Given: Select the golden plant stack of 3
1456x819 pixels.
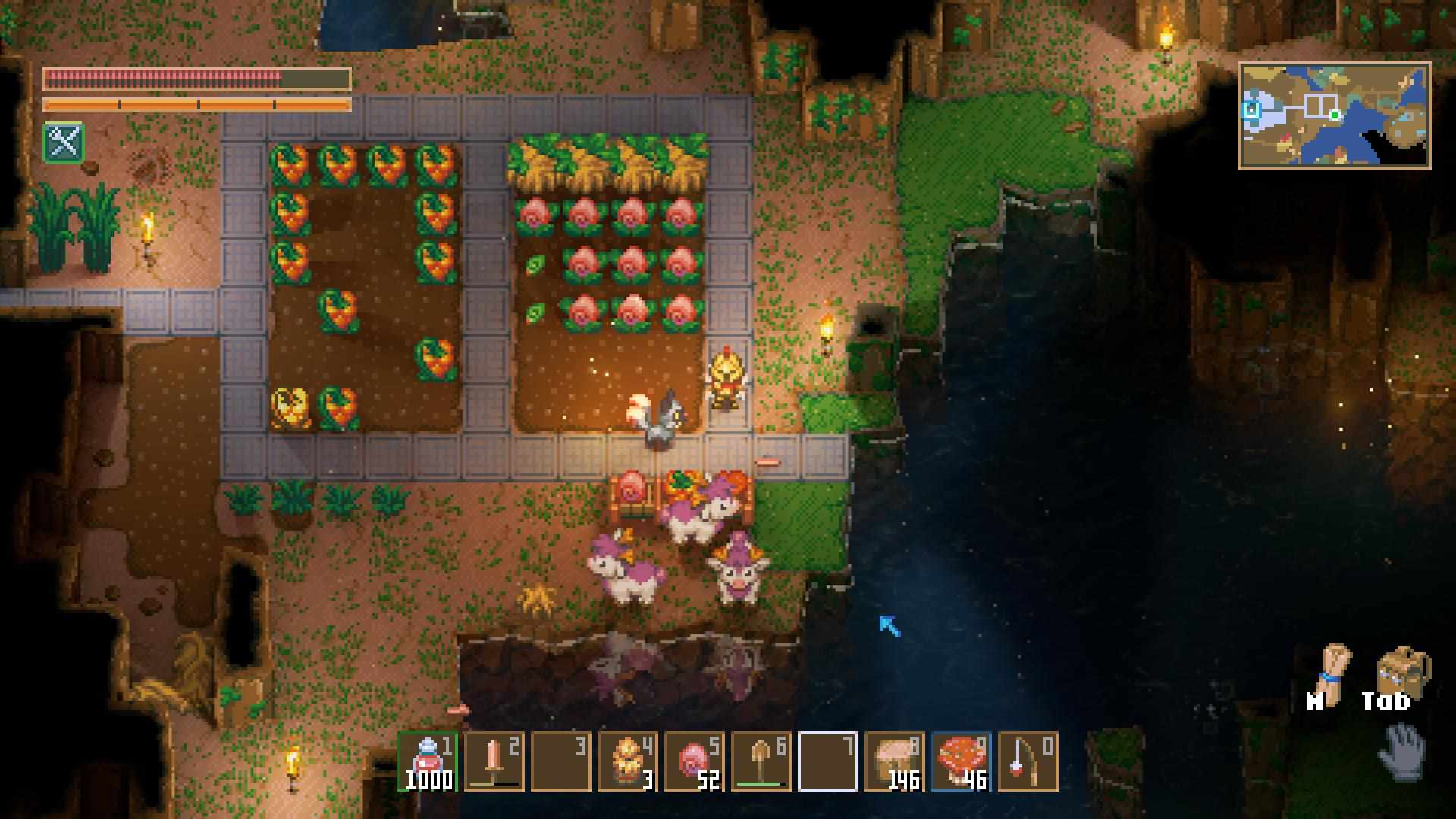Looking at the screenshot, I should 627,761.
